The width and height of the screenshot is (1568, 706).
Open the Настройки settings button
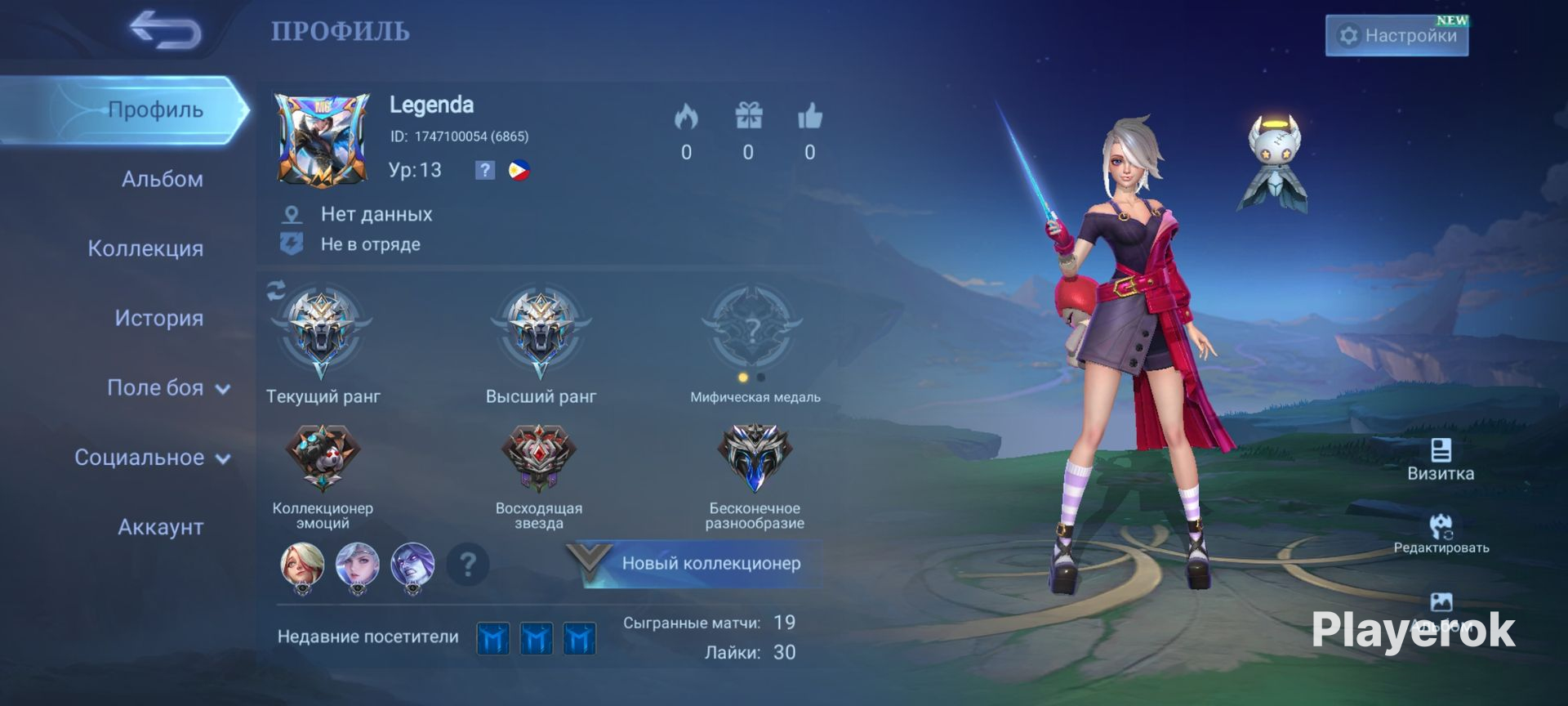[x=1396, y=36]
